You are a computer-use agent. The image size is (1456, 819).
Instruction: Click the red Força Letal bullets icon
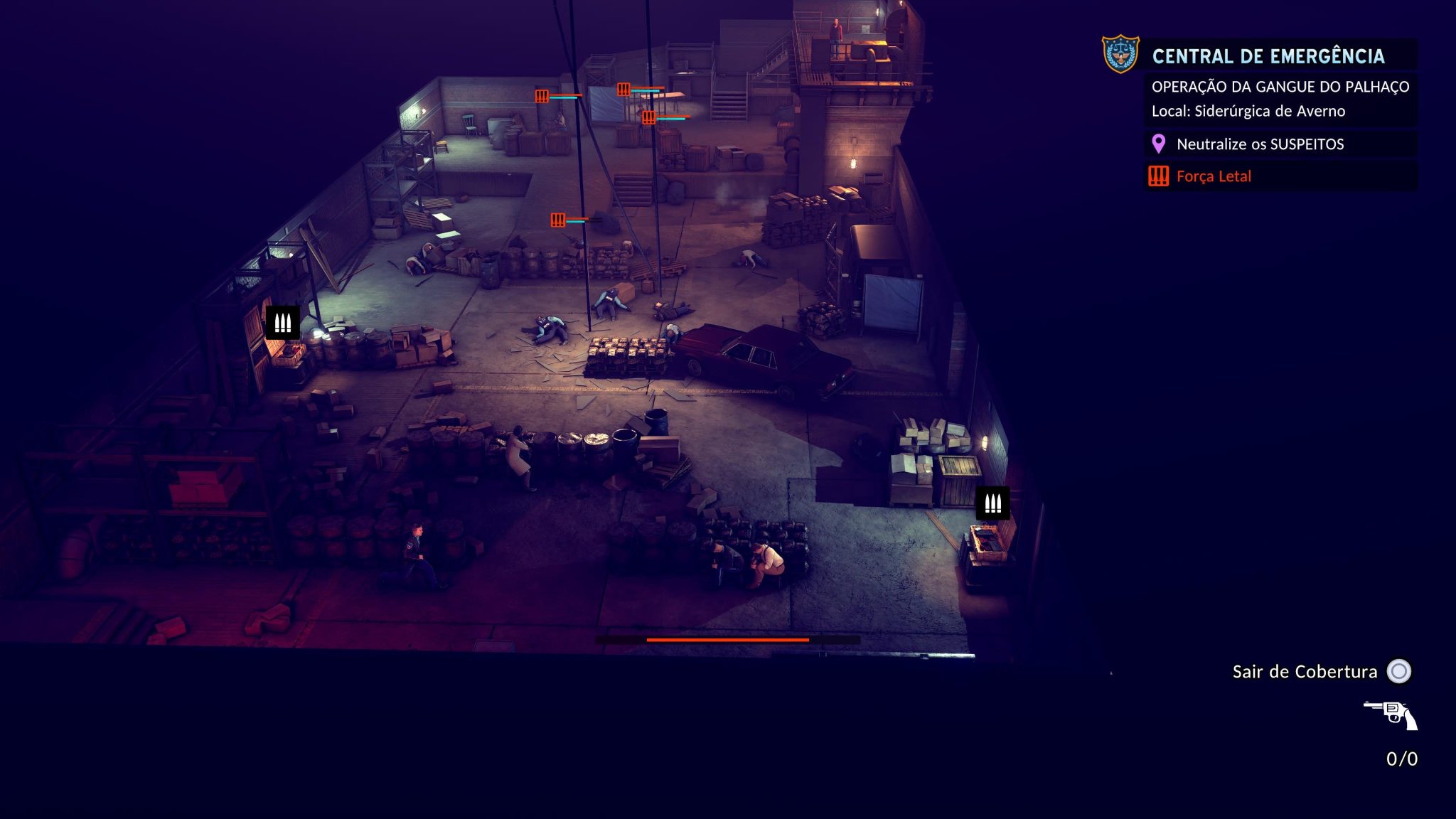1159,176
